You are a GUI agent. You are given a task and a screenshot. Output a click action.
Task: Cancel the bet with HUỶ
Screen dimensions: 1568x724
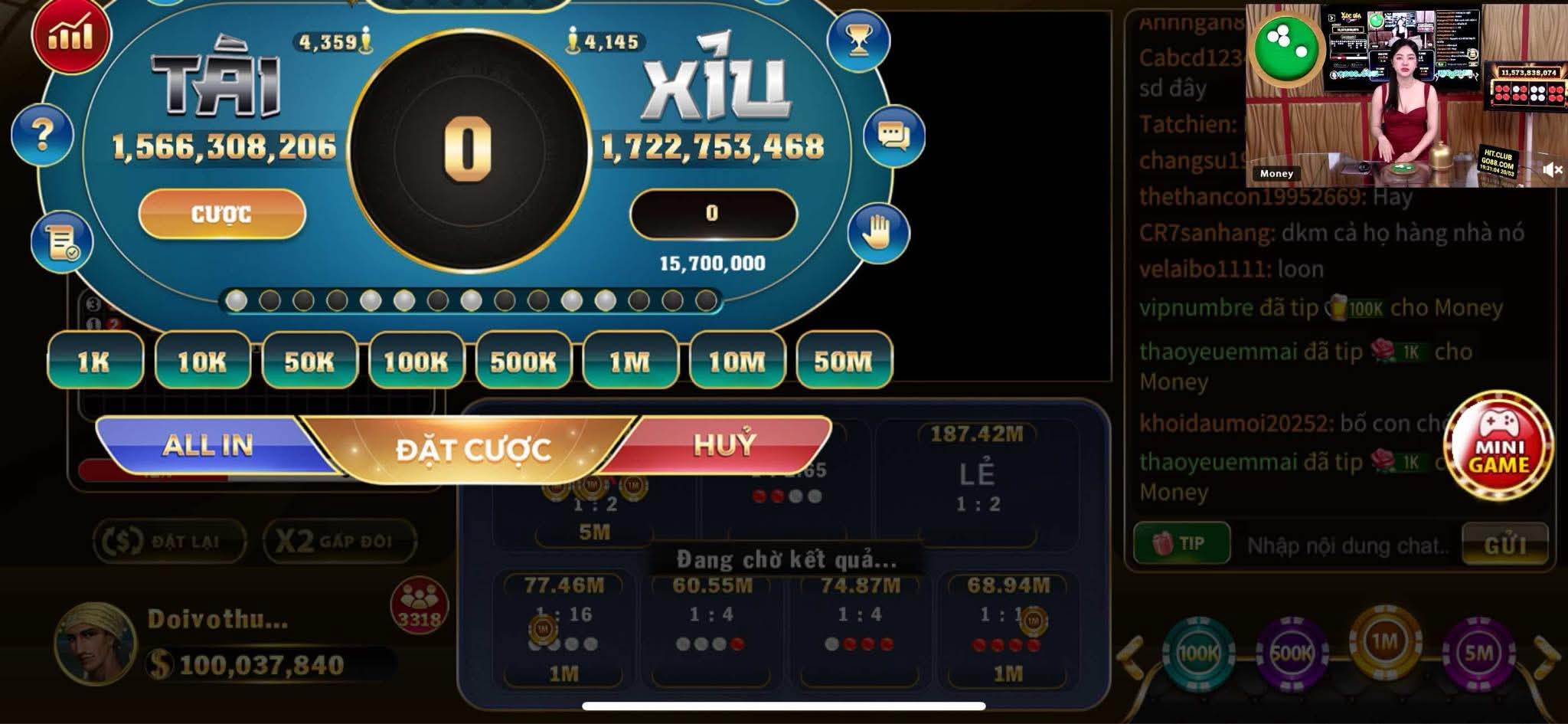click(x=724, y=444)
